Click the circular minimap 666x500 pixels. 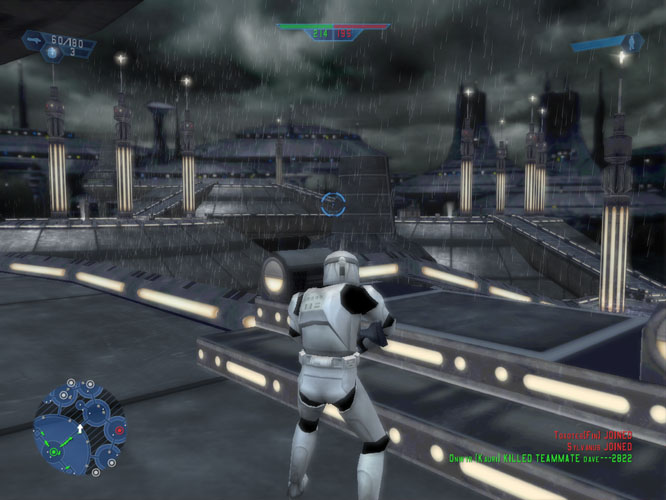click(80, 427)
